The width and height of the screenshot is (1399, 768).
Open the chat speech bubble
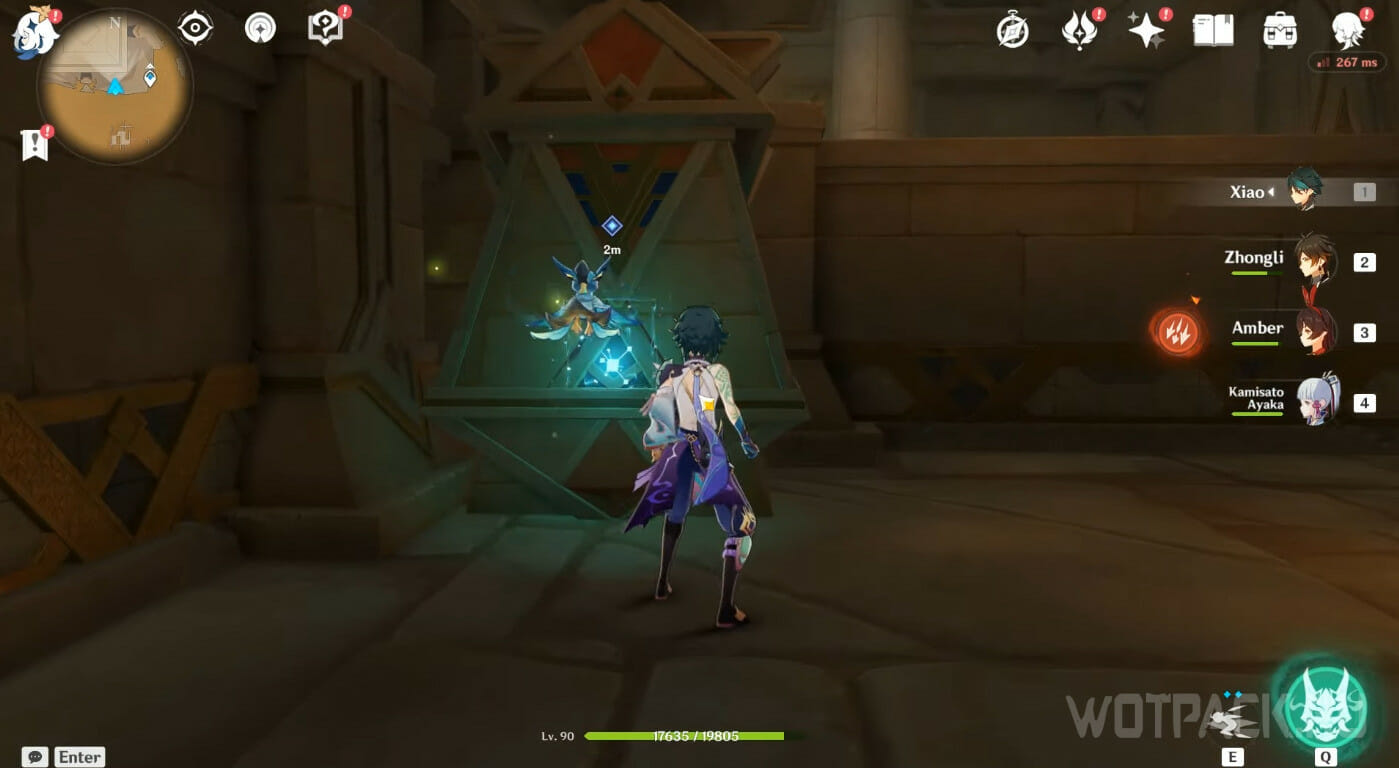click(x=35, y=757)
